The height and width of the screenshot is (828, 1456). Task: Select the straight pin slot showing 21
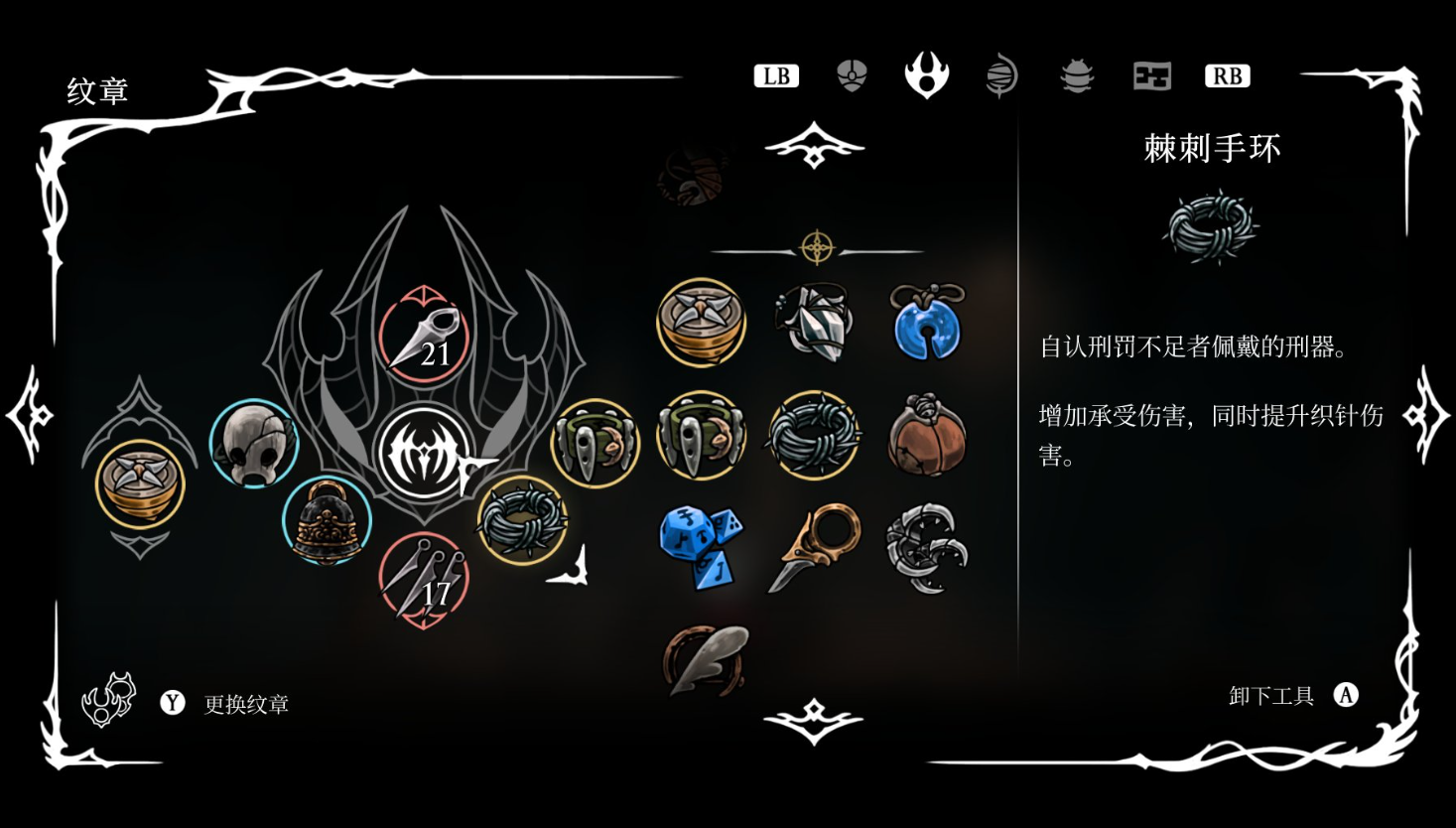[424, 337]
